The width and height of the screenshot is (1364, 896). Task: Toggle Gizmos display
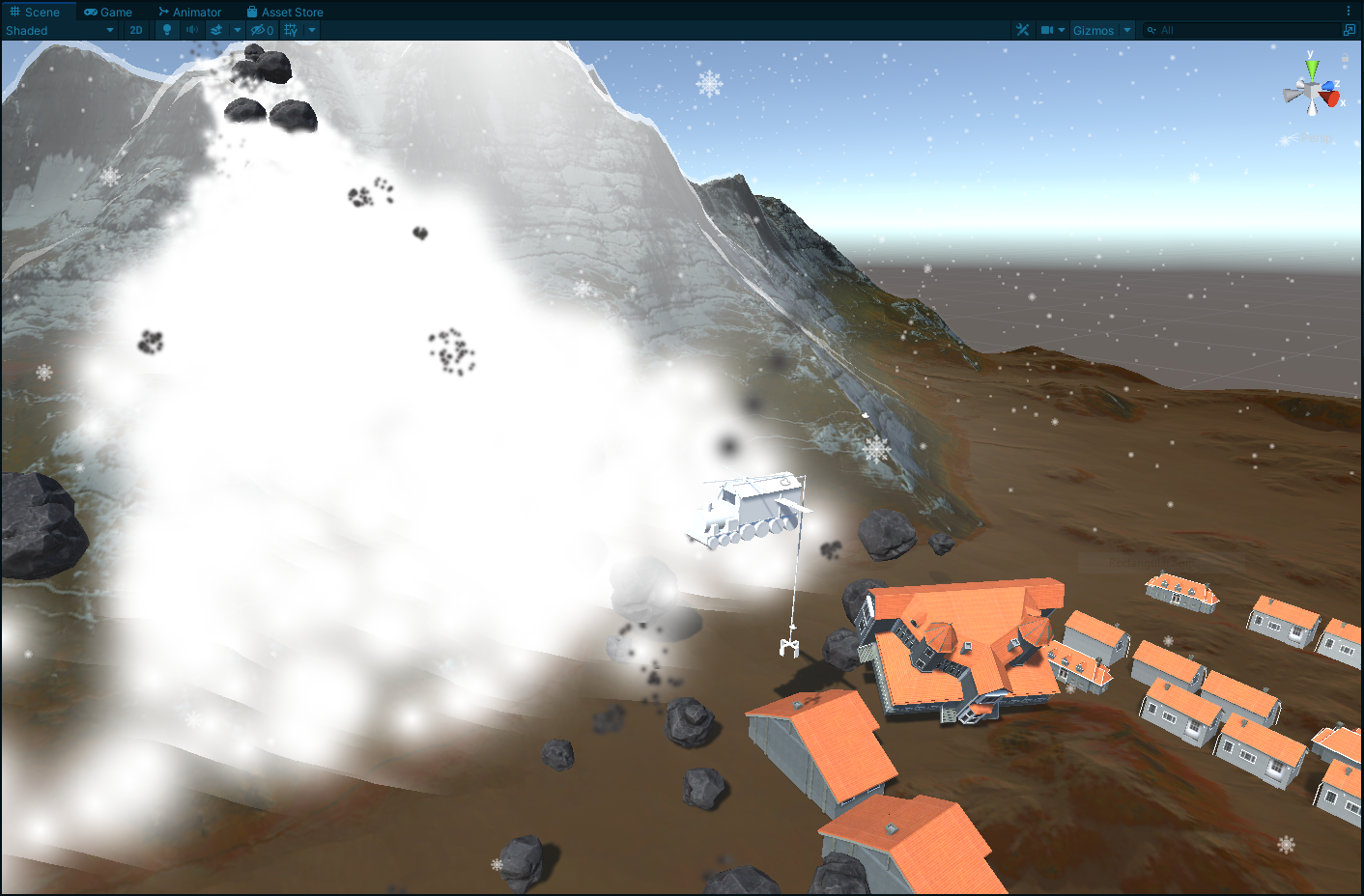[x=1093, y=30]
